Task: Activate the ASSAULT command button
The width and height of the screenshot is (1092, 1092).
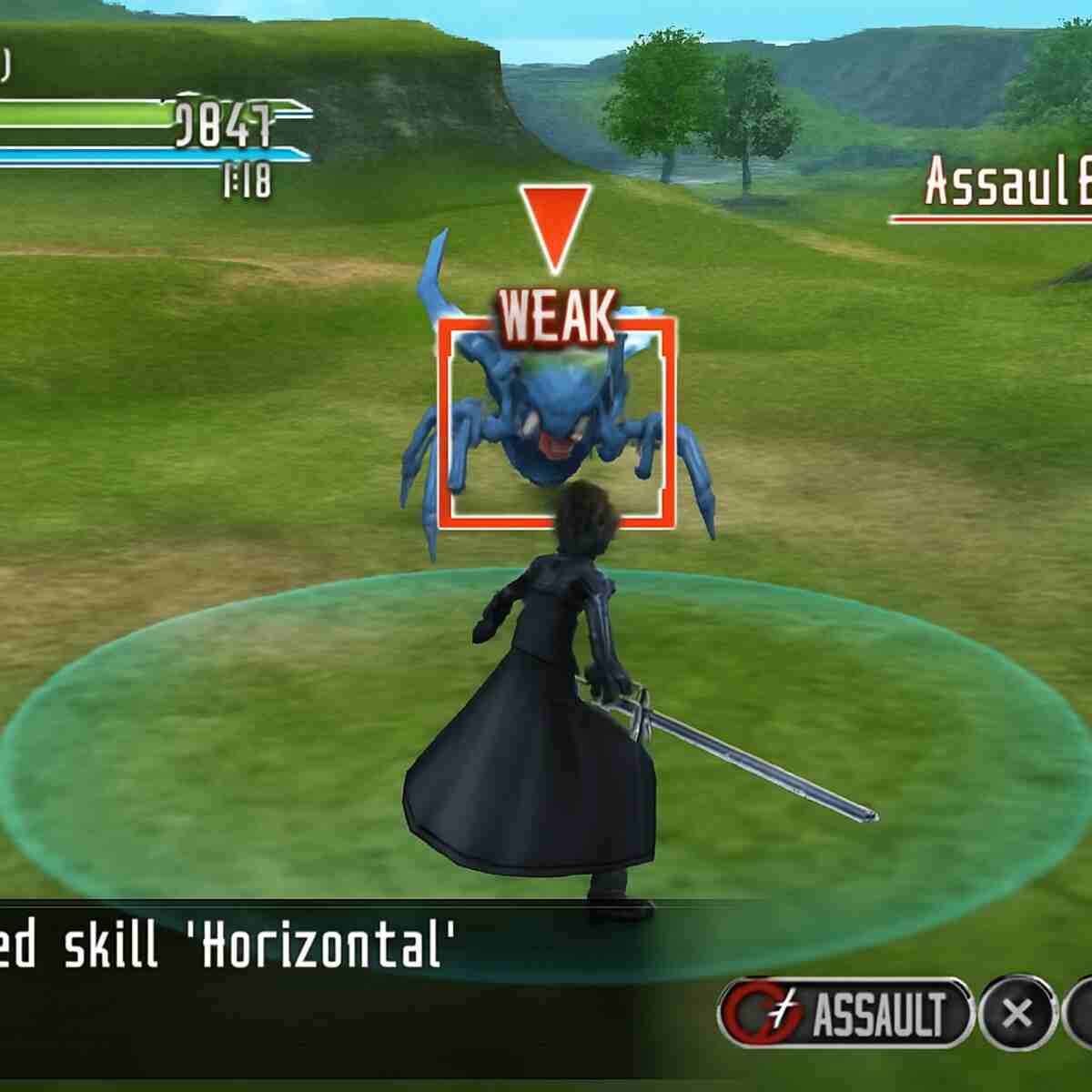Action: 846,1013
